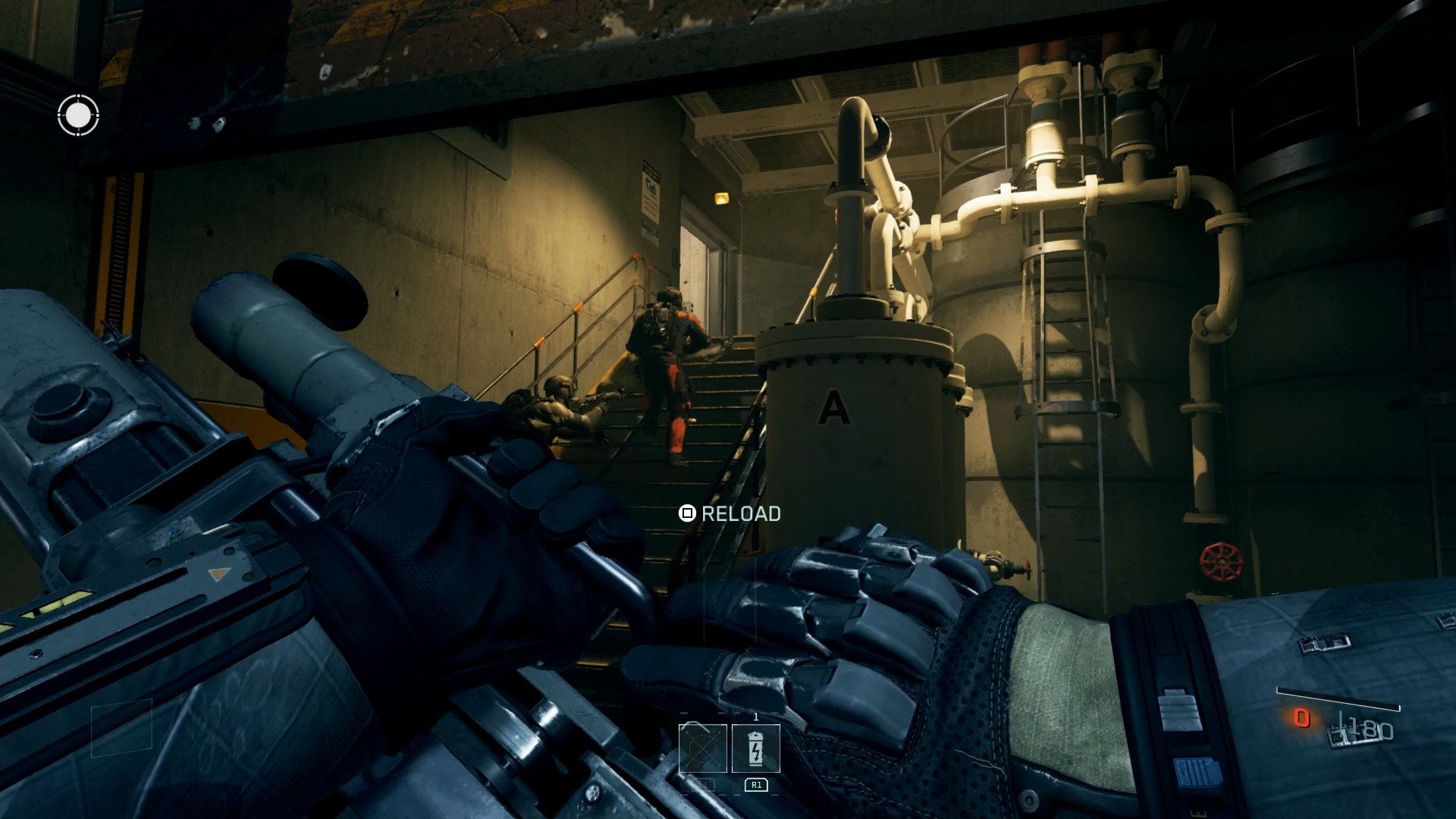Click the R1 button prompt icon

pos(756,784)
